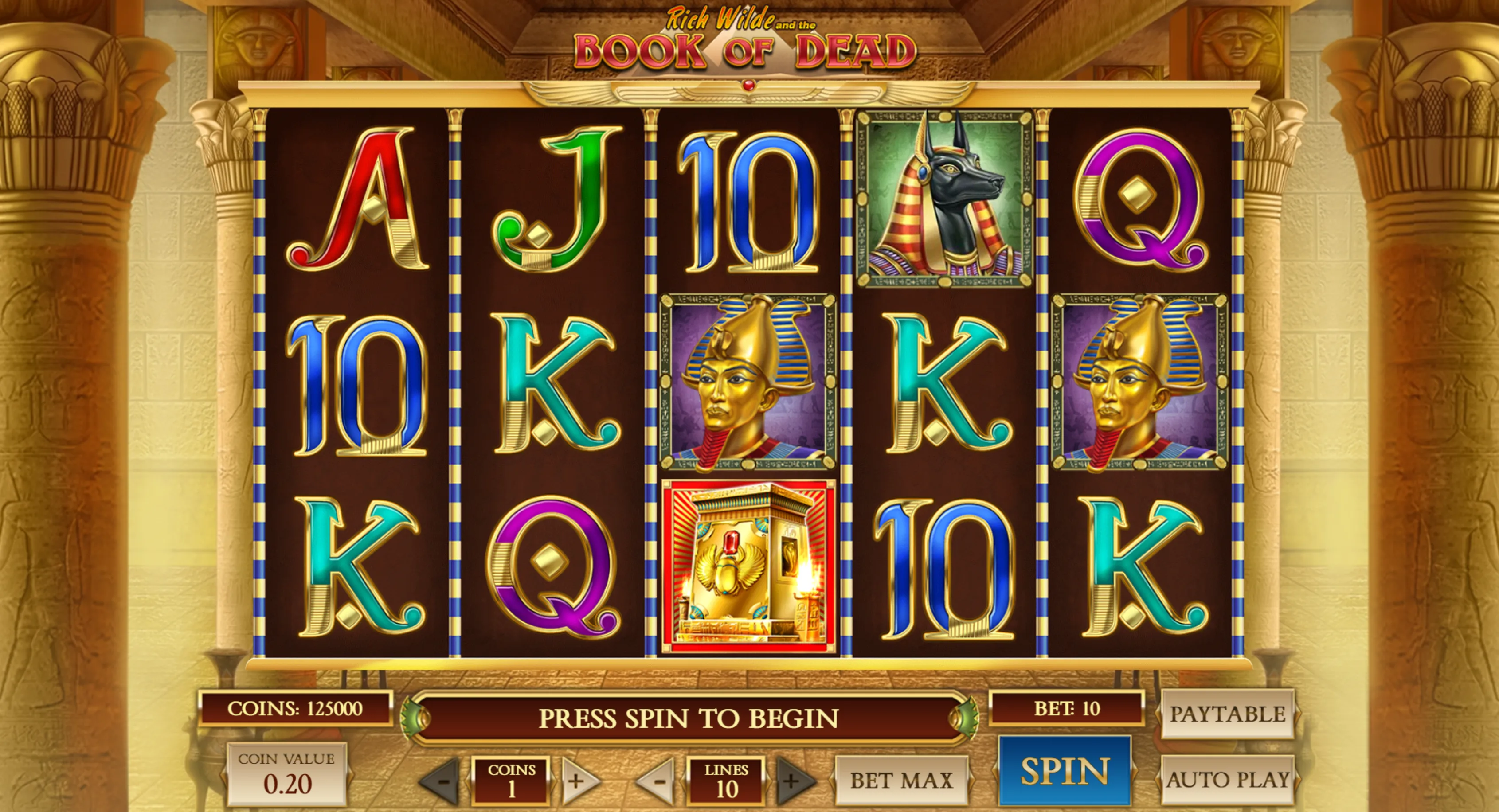Increase the number of lines
Viewport: 1499px width, 812px height.
click(x=793, y=781)
